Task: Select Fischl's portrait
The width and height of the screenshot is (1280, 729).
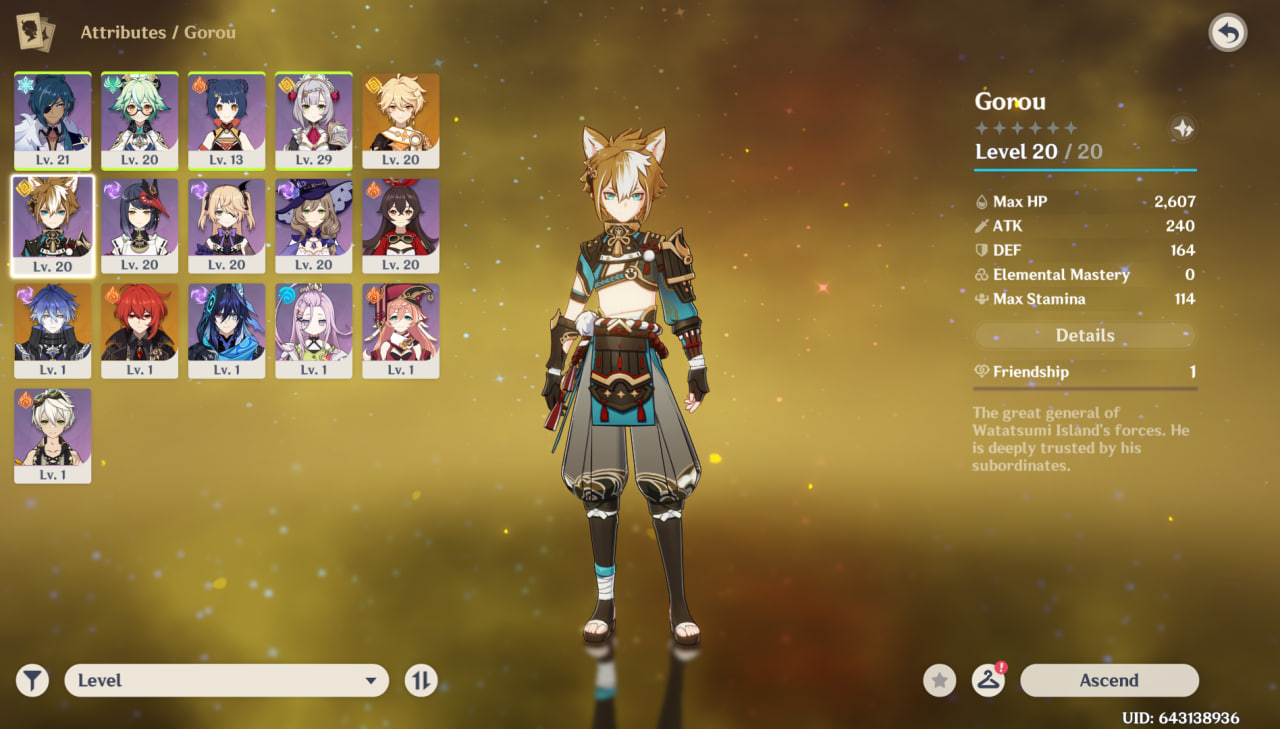Action: coord(227,225)
